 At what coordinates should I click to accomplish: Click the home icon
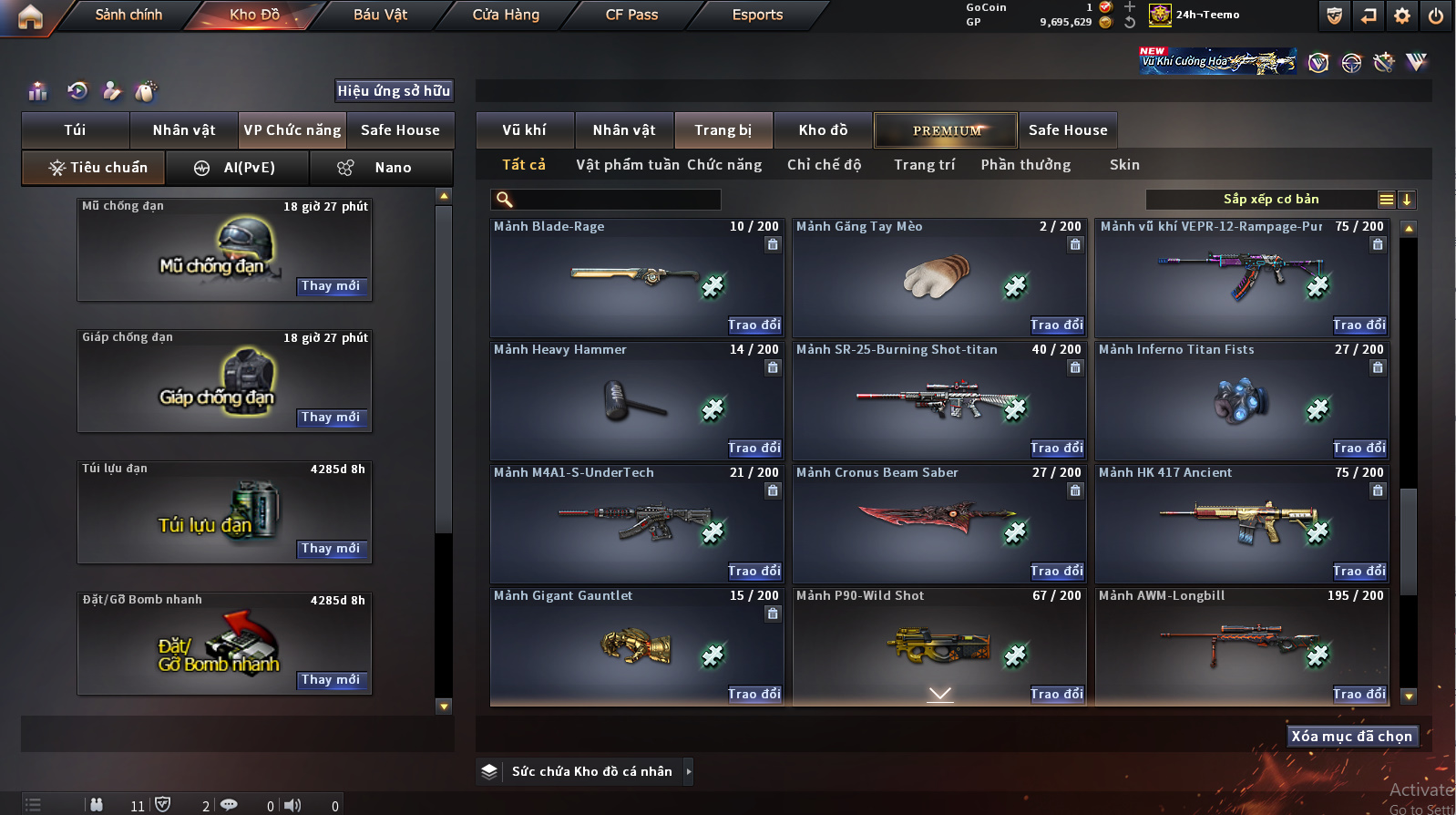30,16
